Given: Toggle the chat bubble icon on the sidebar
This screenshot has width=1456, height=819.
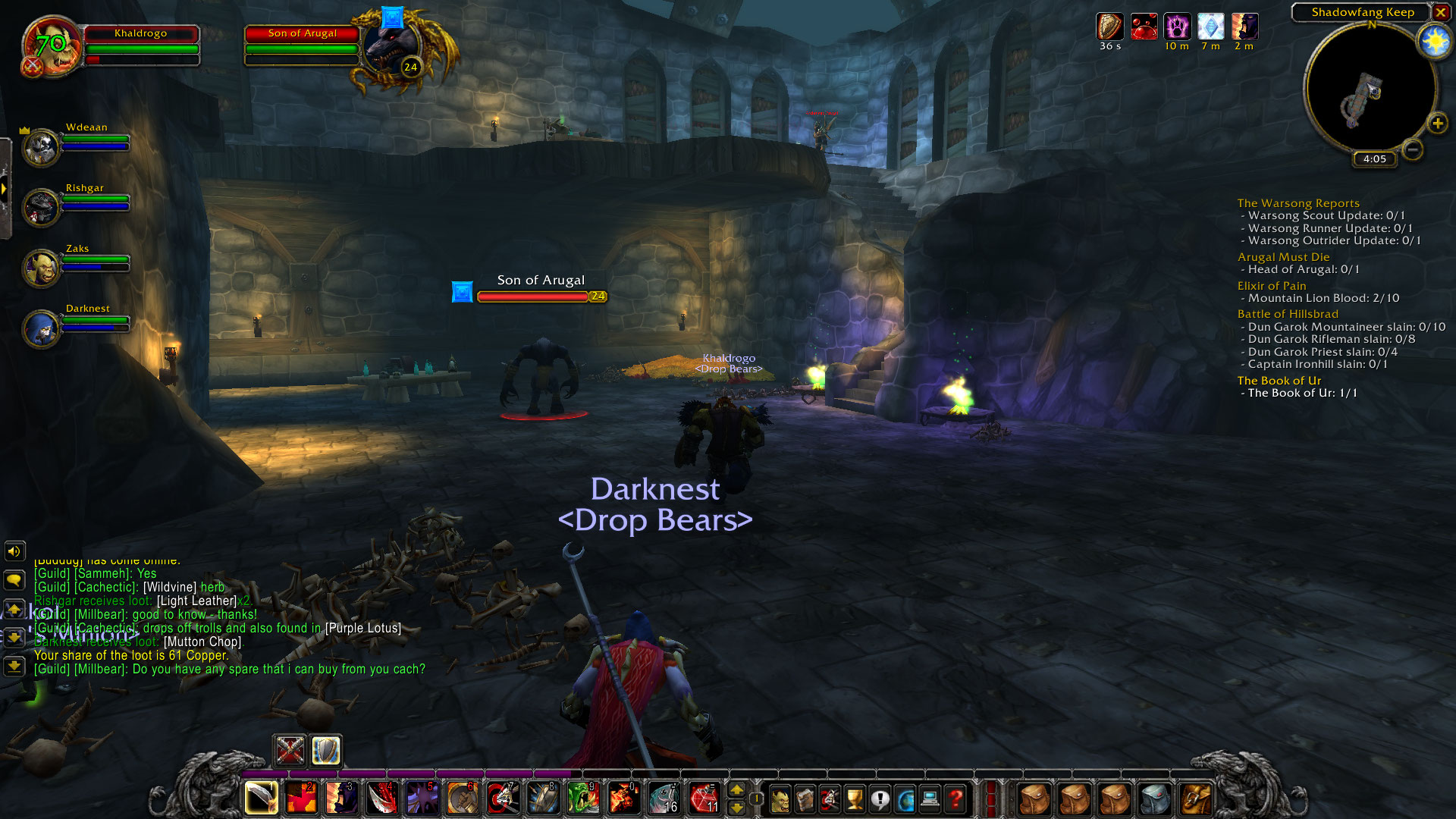Looking at the screenshot, I should 14,580.
